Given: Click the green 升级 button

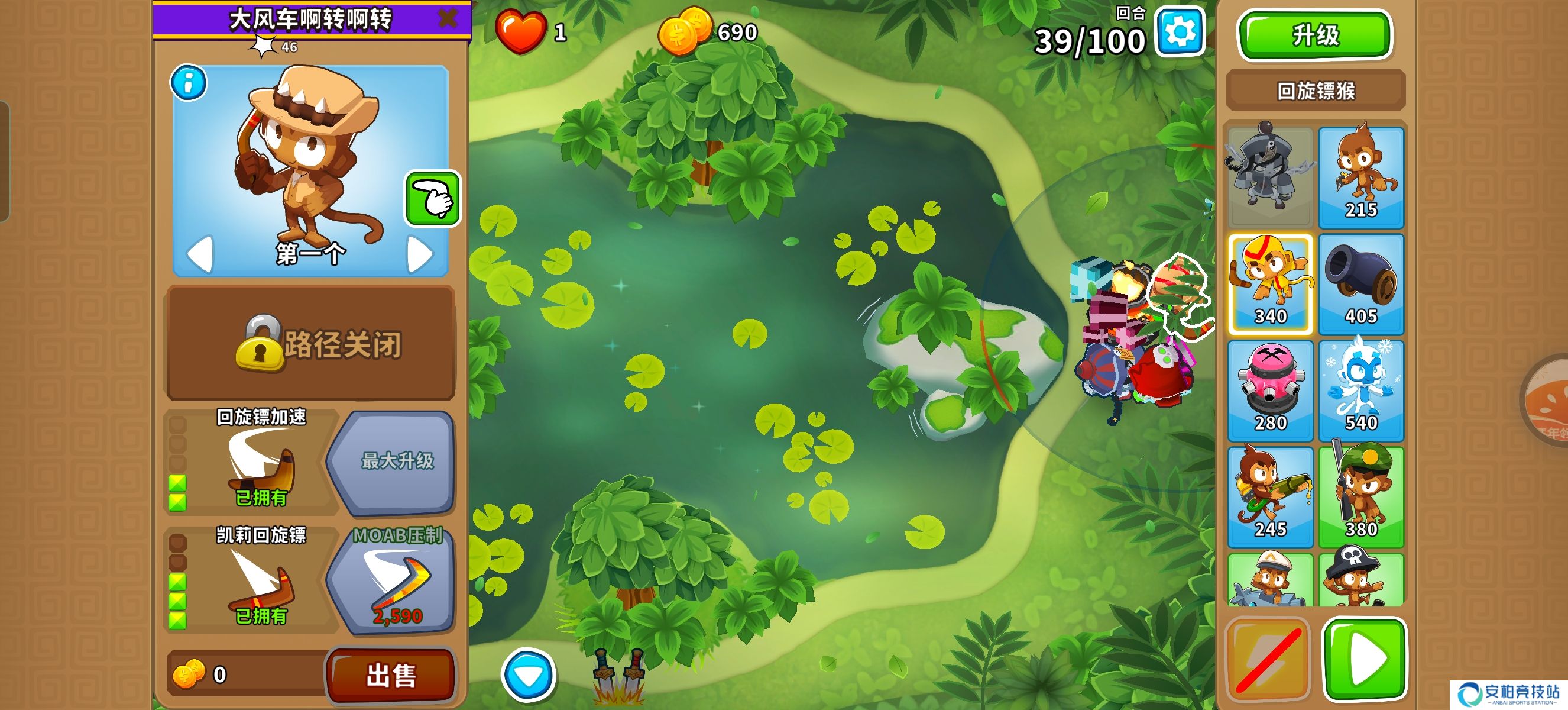Looking at the screenshot, I should point(1315,35).
